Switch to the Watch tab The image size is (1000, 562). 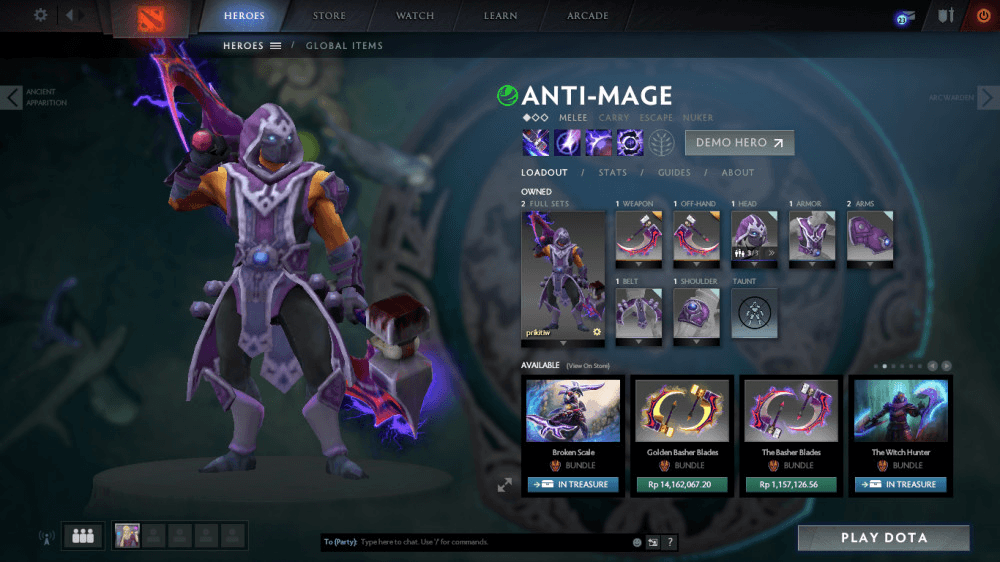click(415, 16)
